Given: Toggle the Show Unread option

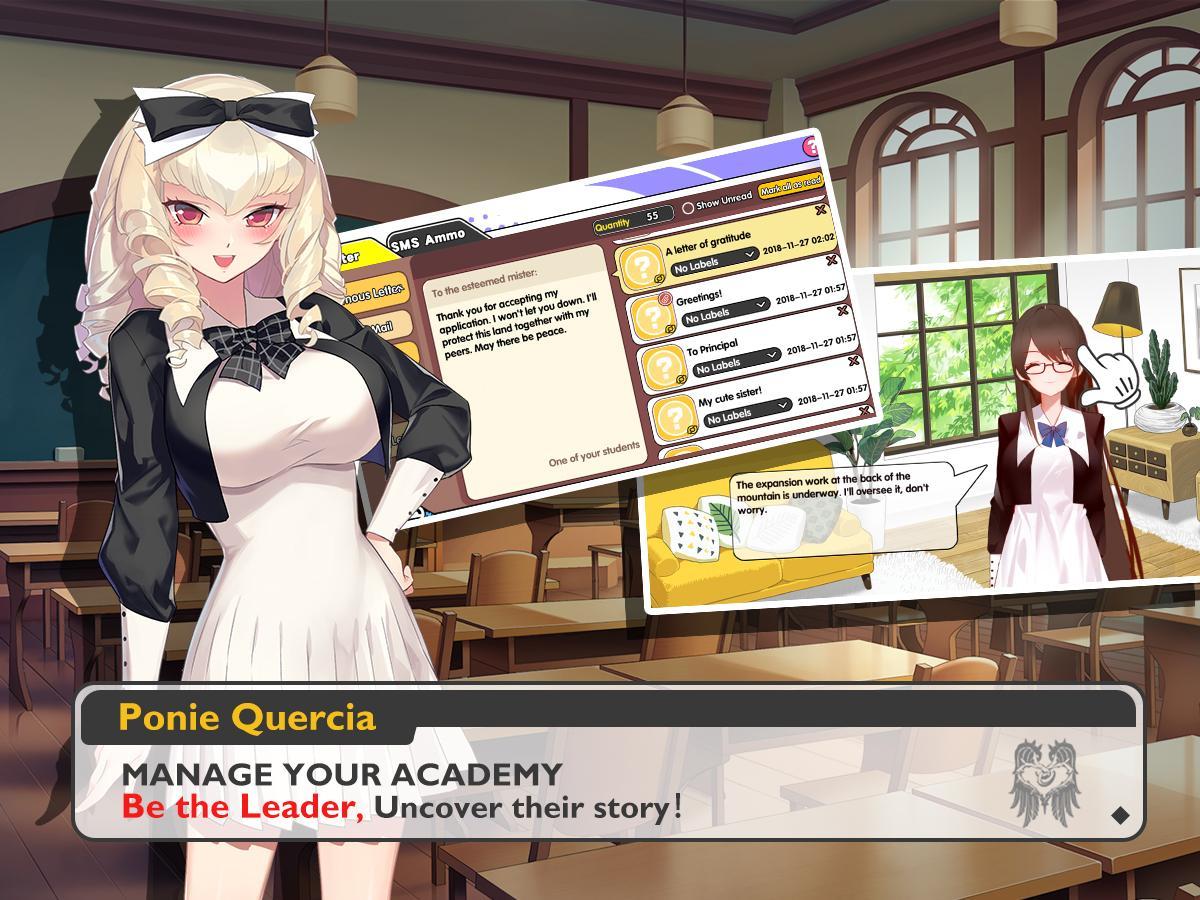Looking at the screenshot, I should (x=688, y=207).
